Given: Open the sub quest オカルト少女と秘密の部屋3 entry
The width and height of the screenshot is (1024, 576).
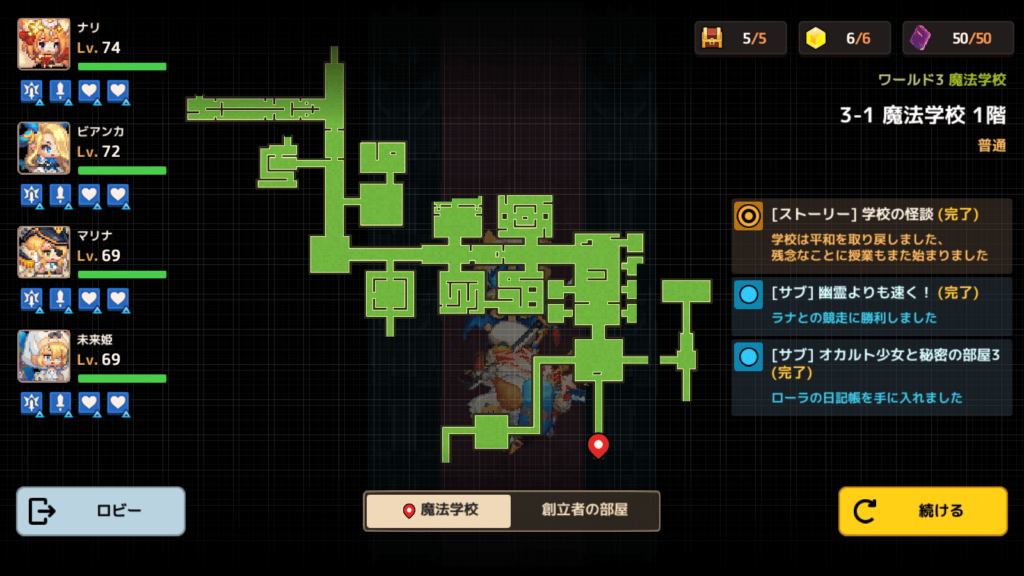Looking at the screenshot, I should point(872,376).
